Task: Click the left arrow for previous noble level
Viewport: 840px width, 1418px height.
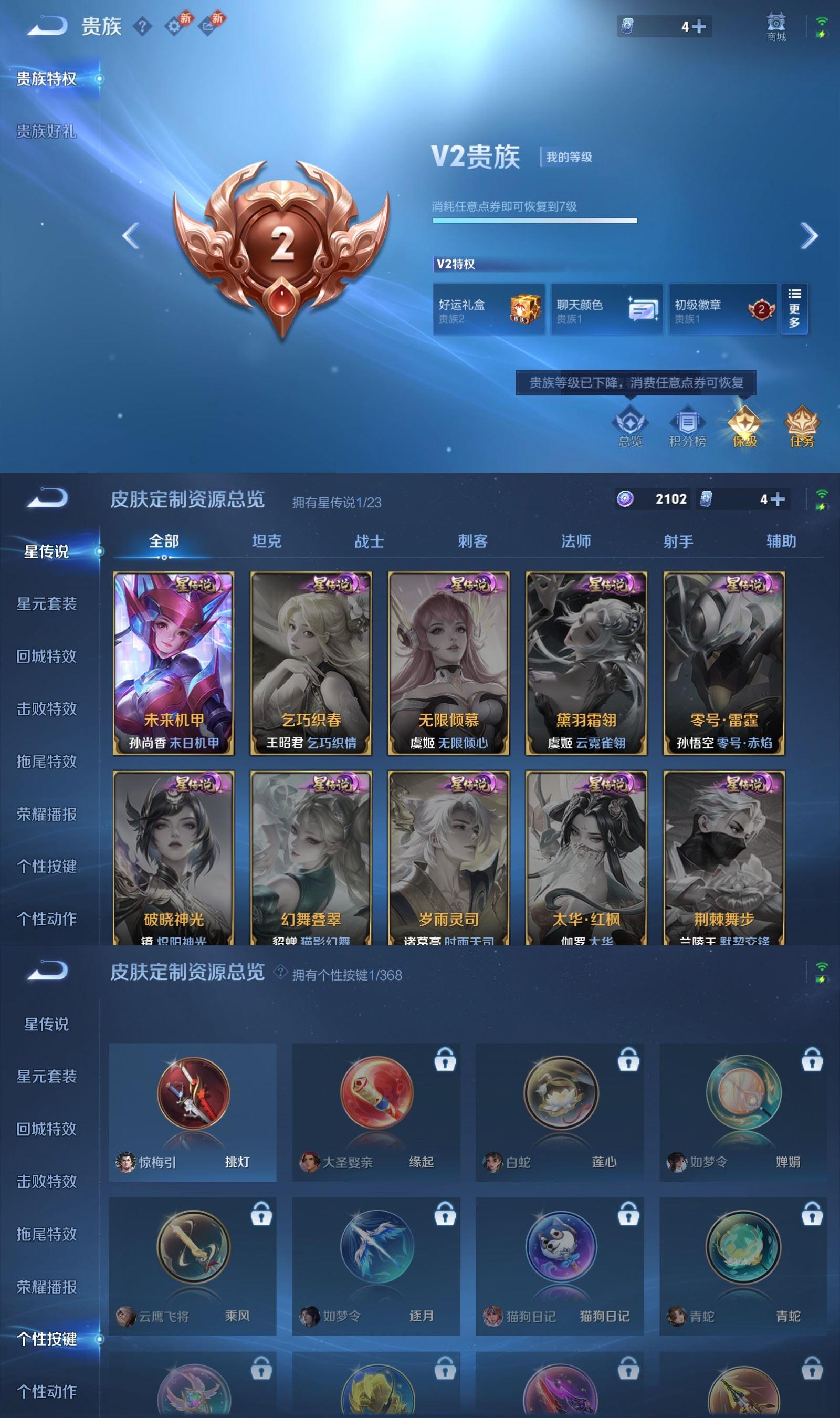Action: [130, 235]
